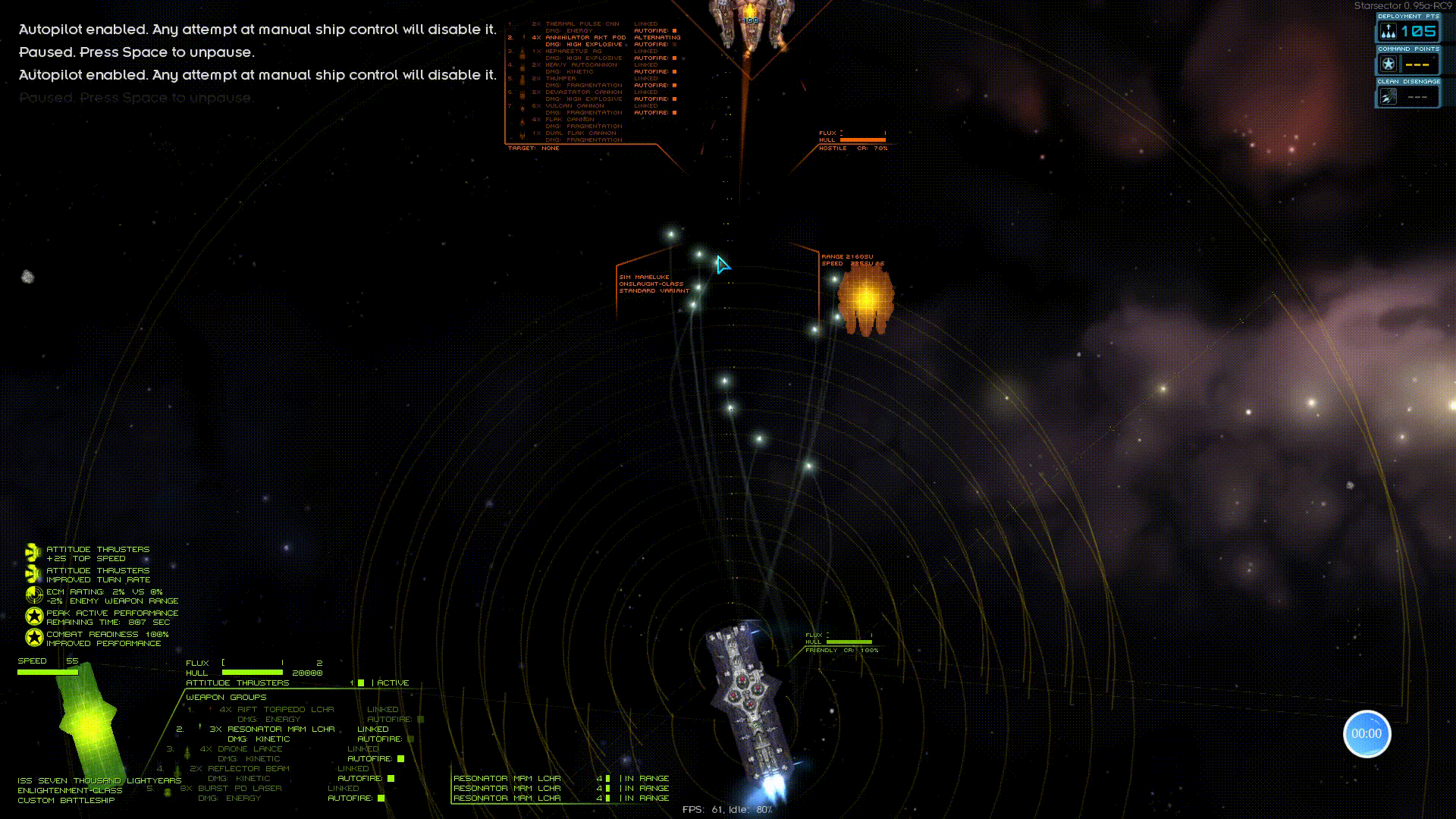Toggle autofire for Resonator MRM Lchr
The width and height of the screenshot is (1456, 819).
click(x=411, y=738)
